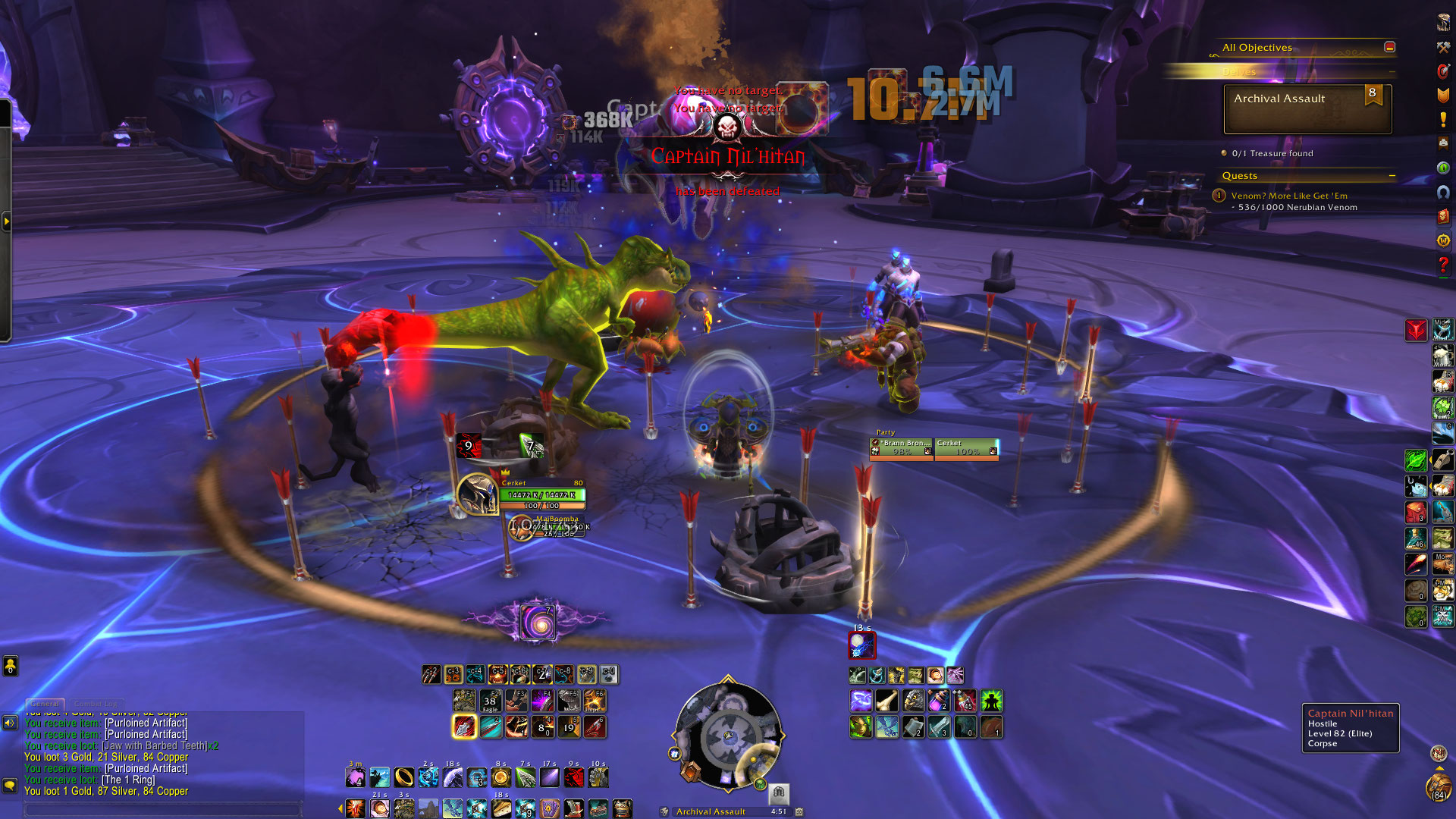Open the Venom? More Like Get 'Em quest
Viewport: 1456px width, 819px height.
[x=1288, y=196]
